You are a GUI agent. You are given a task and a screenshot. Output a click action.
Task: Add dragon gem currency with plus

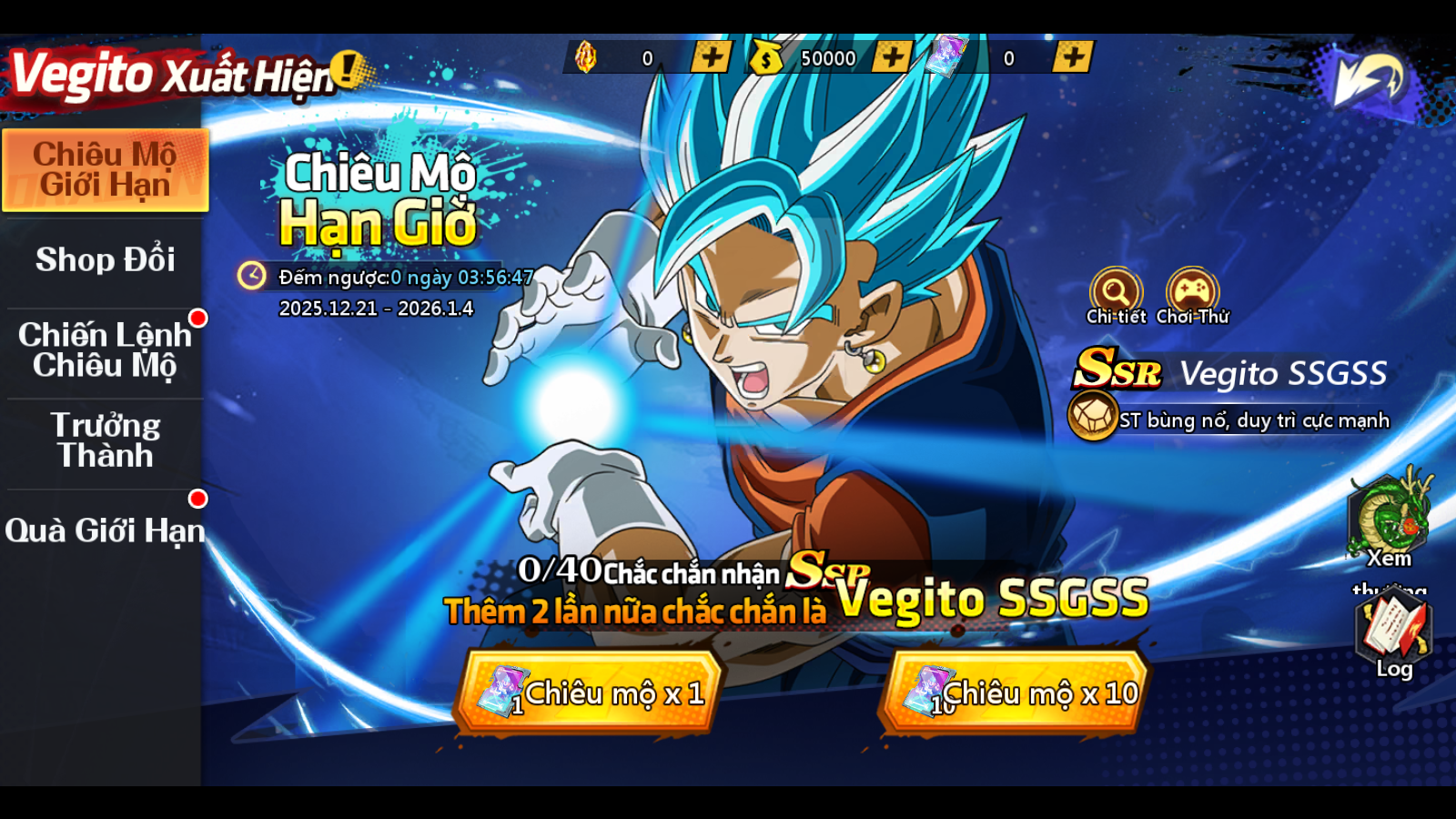tap(711, 57)
